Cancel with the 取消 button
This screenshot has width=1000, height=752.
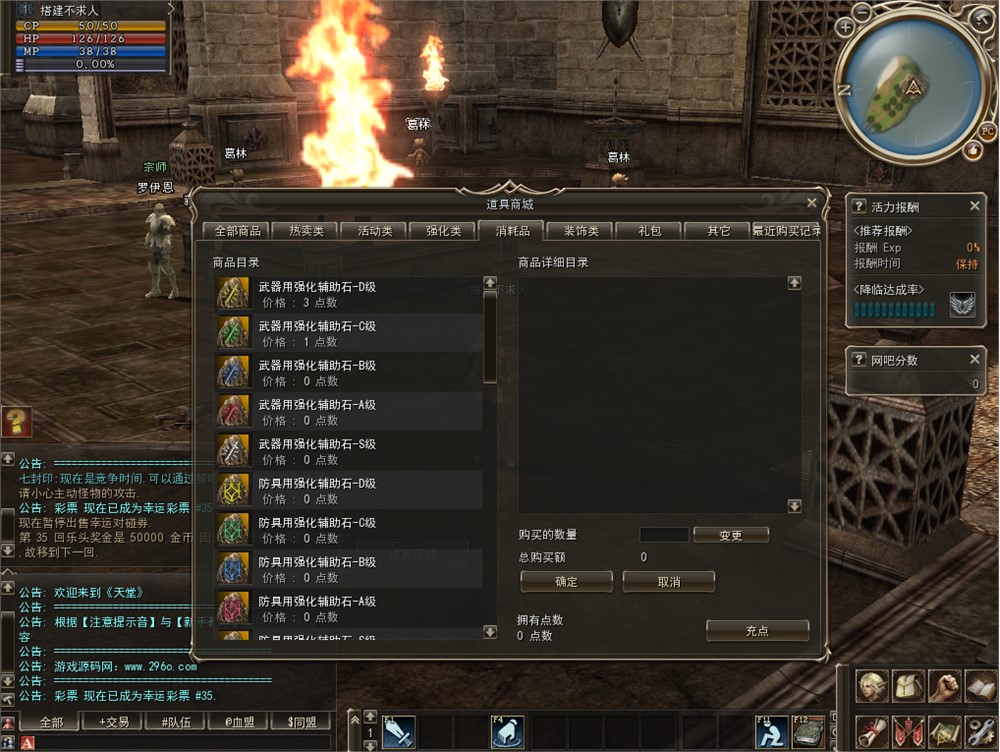(x=668, y=581)
